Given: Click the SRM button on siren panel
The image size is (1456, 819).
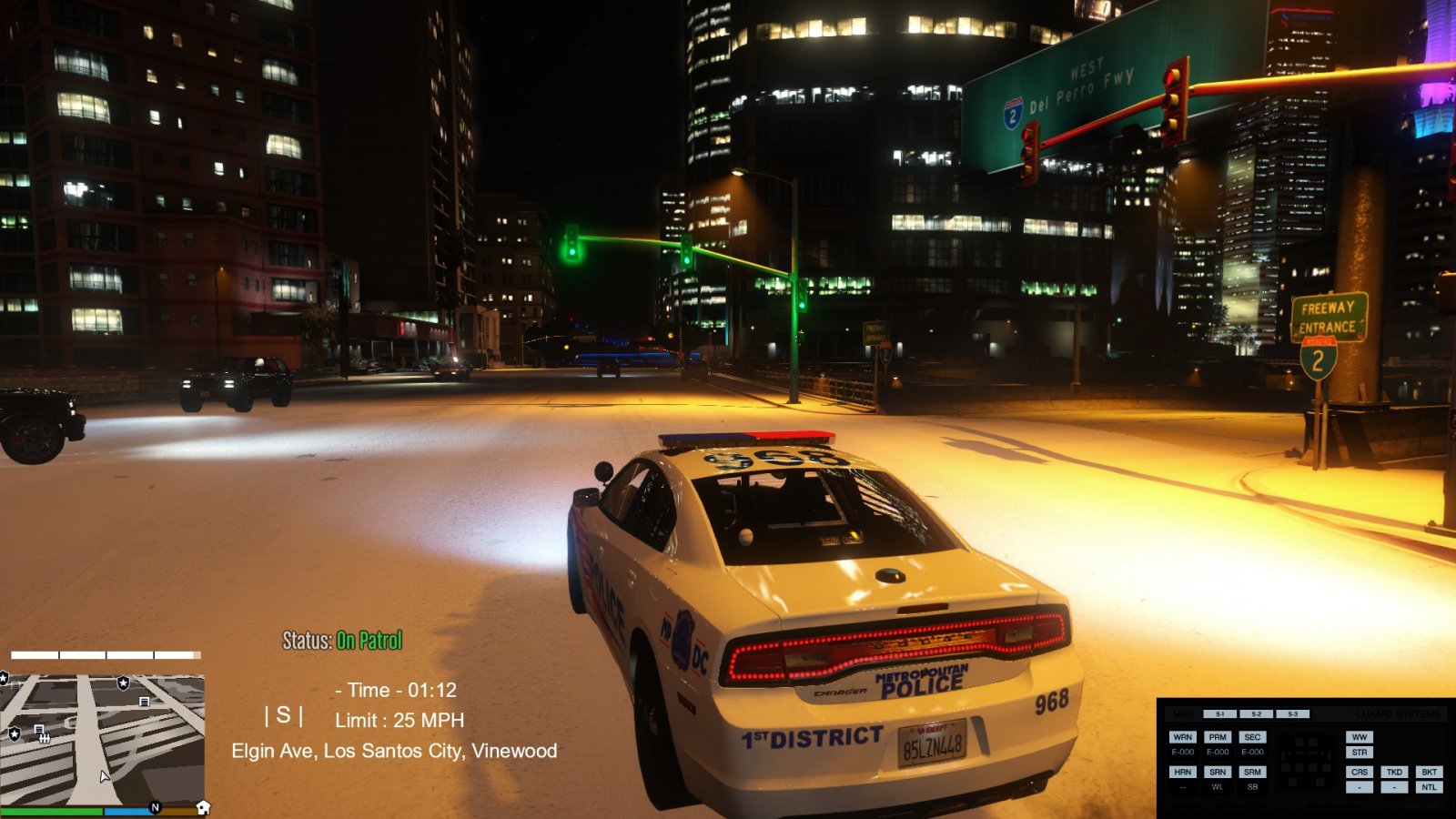Looking at the screenshot, I should coord(1252,772).
